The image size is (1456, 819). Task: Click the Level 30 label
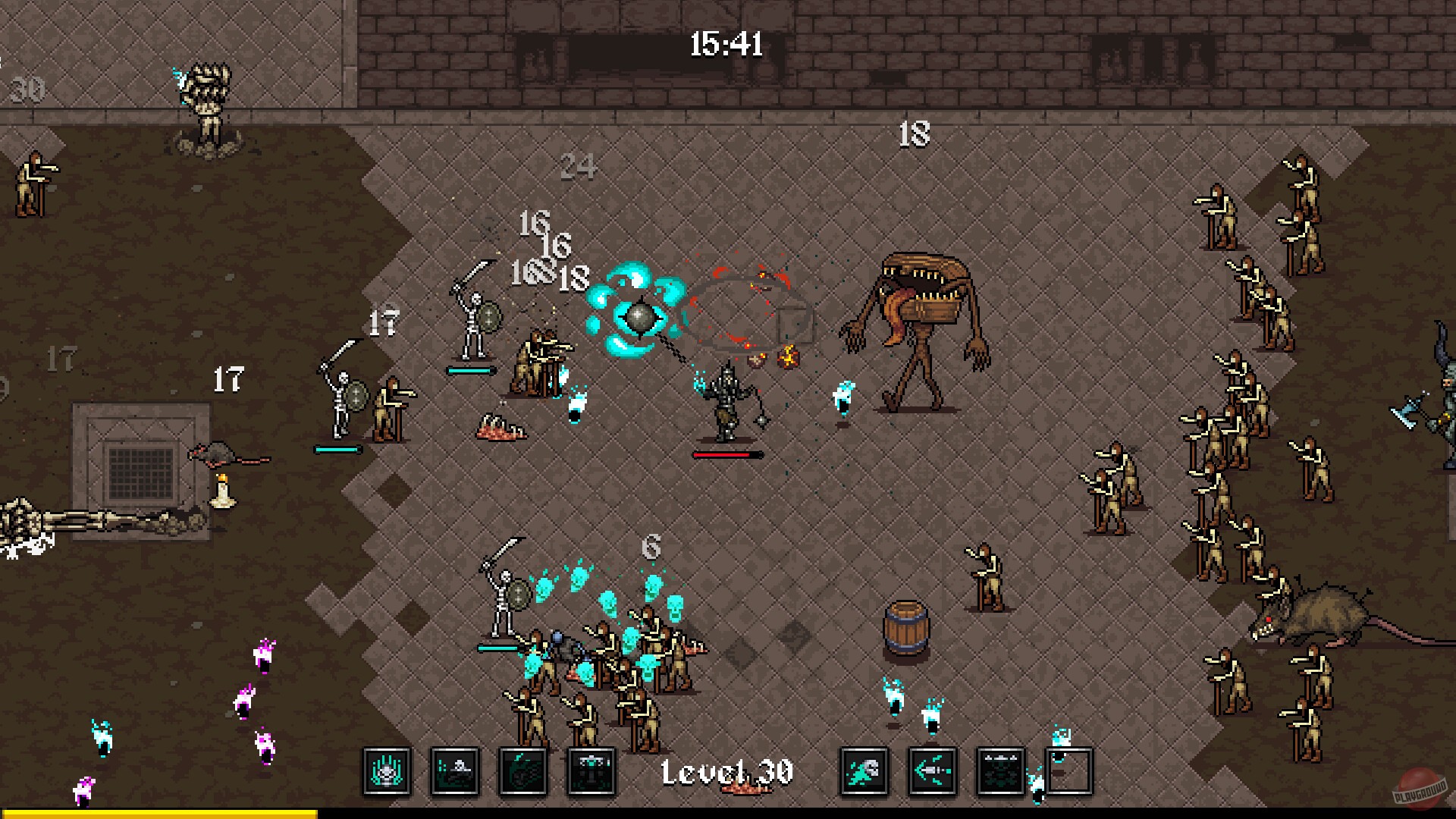[726, 771]
